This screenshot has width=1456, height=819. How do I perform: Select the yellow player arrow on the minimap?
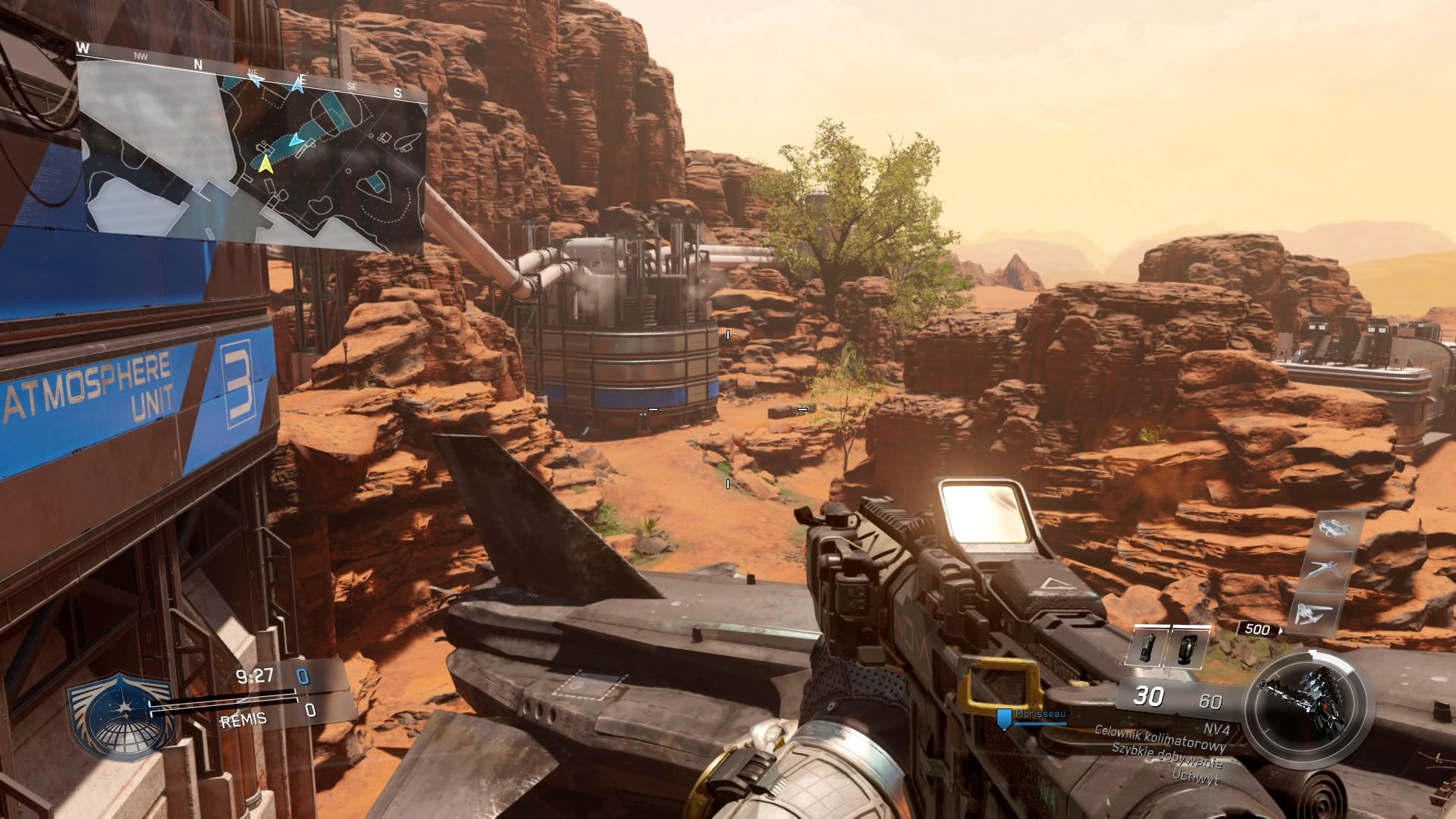265,163
